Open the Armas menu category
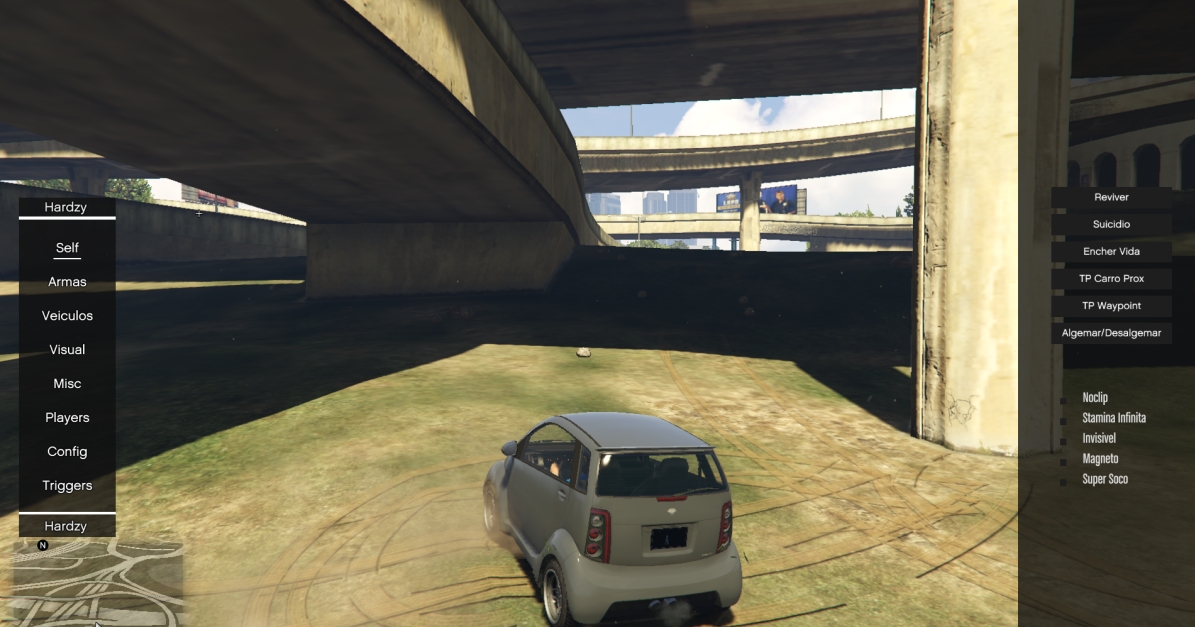 pos(67,282)
